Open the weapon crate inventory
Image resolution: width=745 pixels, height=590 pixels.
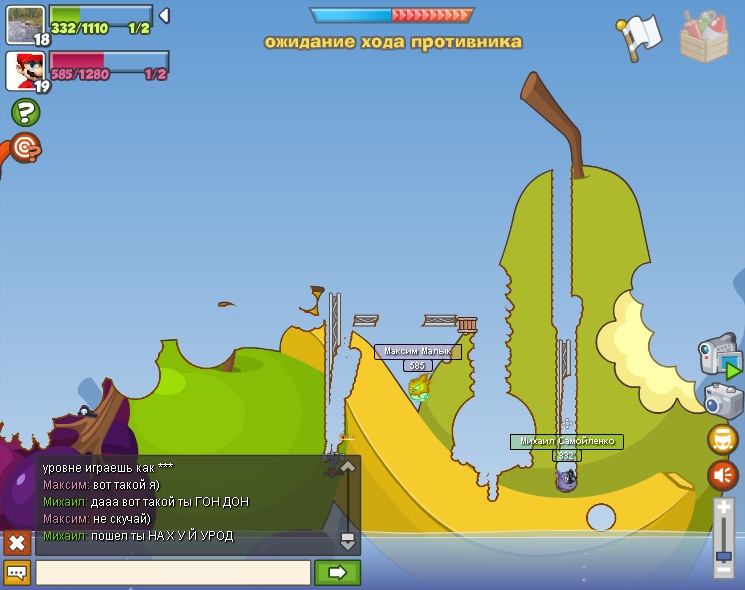(704, 37)
